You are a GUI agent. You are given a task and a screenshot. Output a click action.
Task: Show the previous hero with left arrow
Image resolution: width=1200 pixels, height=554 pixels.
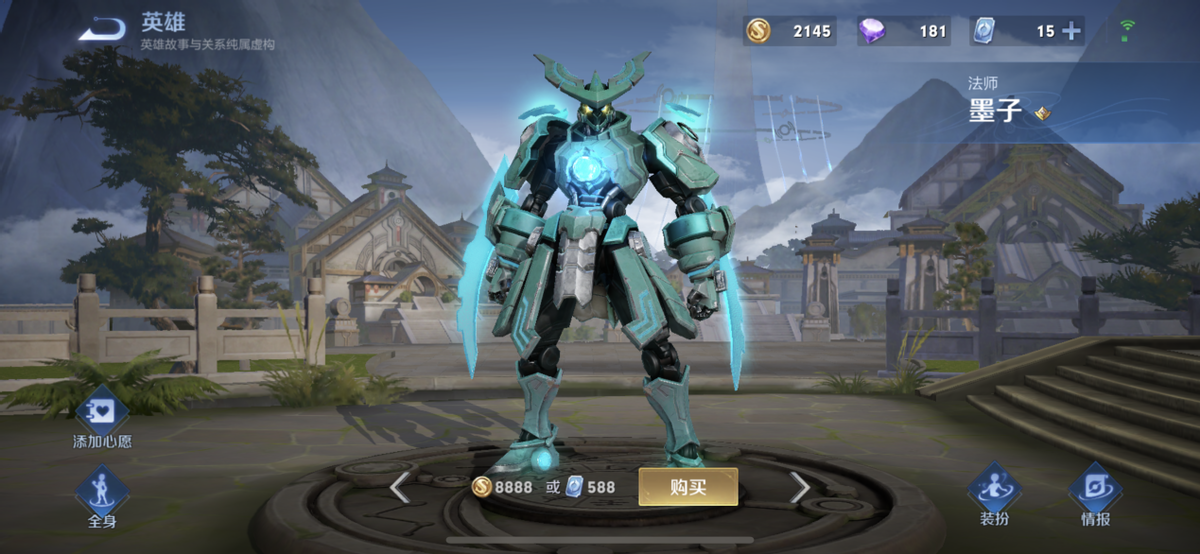(399, 488)
